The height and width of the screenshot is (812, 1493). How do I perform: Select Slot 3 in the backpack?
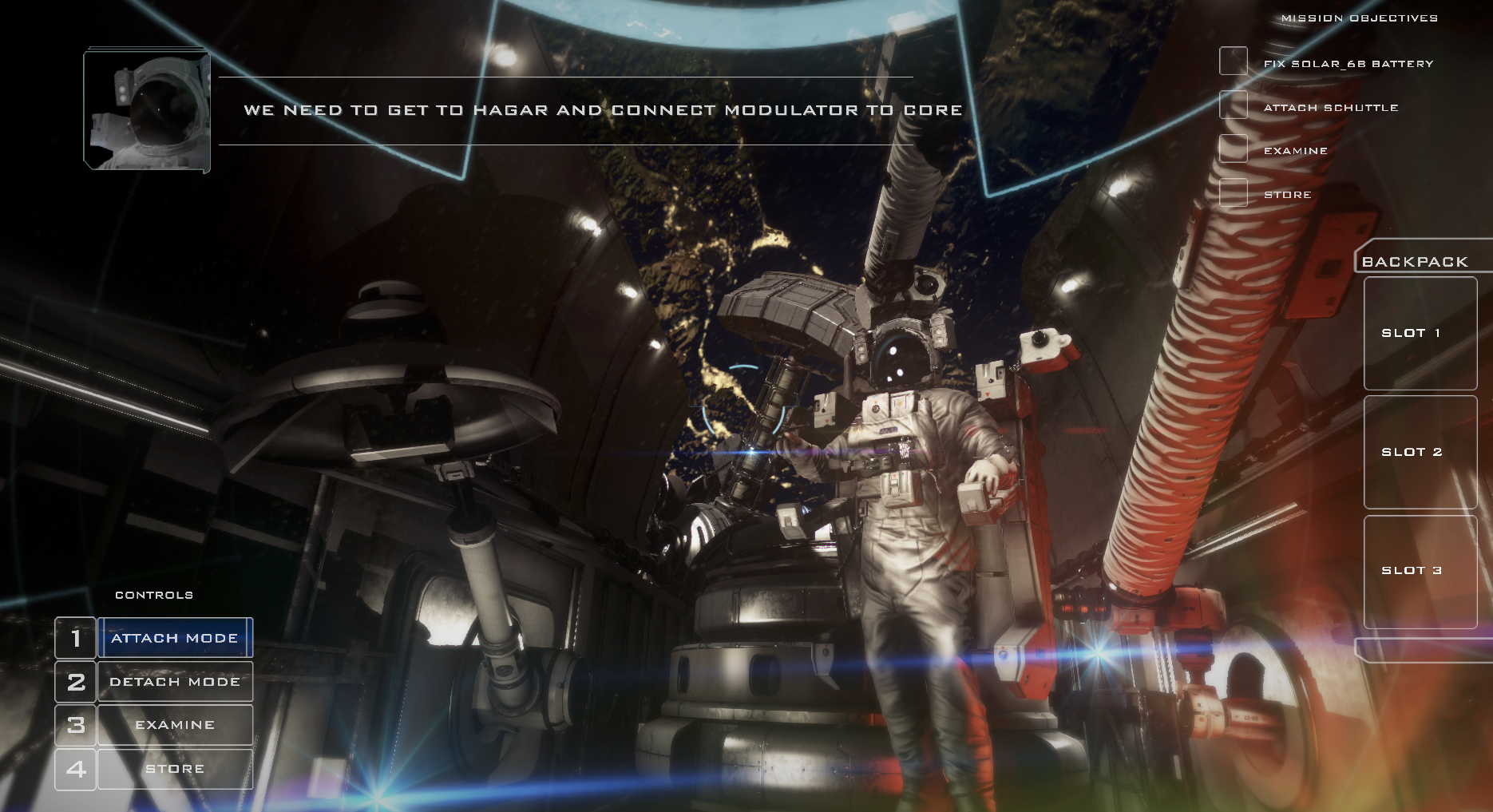click(1420, 571)
